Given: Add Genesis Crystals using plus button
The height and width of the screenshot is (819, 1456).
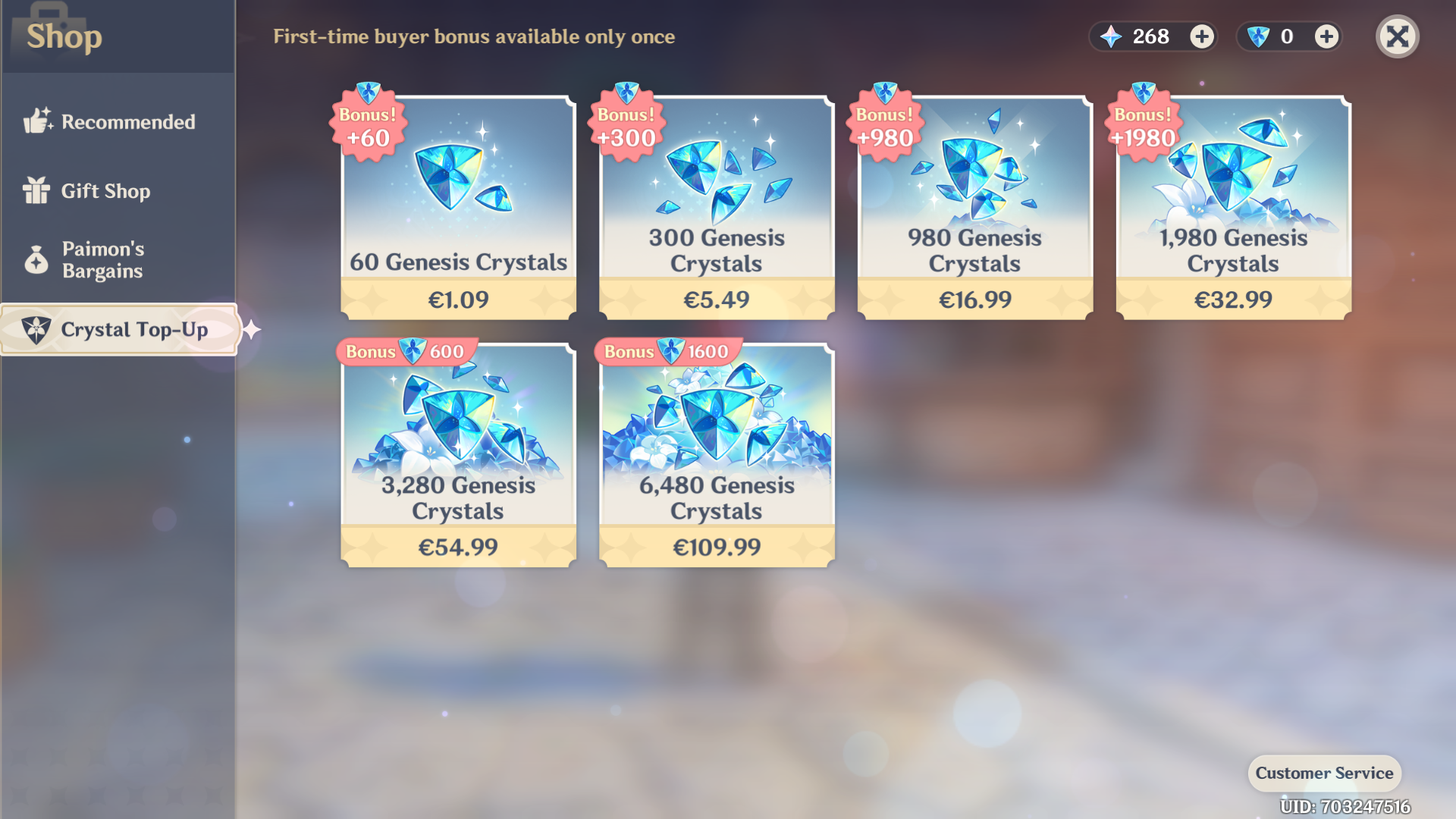Looking at the screenshot, I should [x=1326, y=36].
